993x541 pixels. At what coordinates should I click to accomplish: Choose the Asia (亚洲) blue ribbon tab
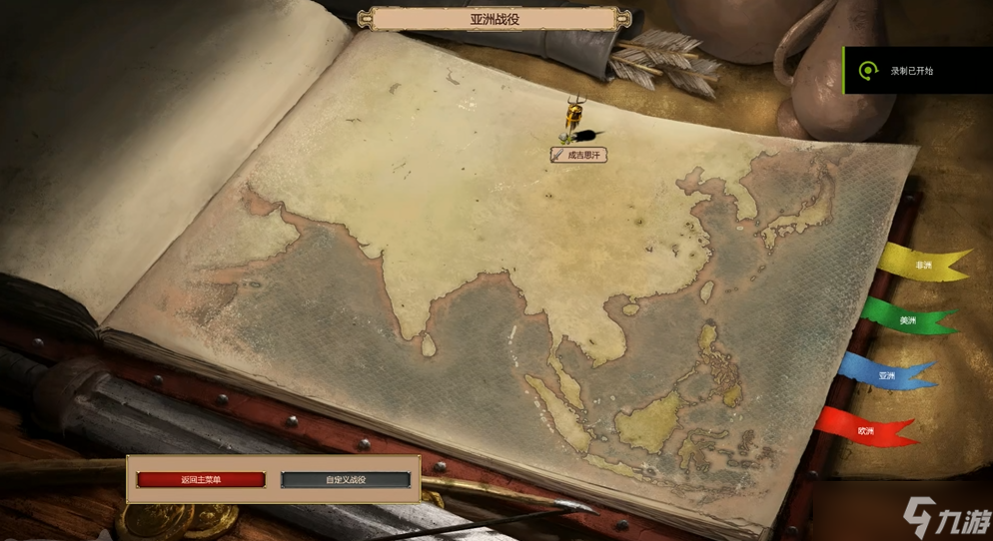point(887,375)
